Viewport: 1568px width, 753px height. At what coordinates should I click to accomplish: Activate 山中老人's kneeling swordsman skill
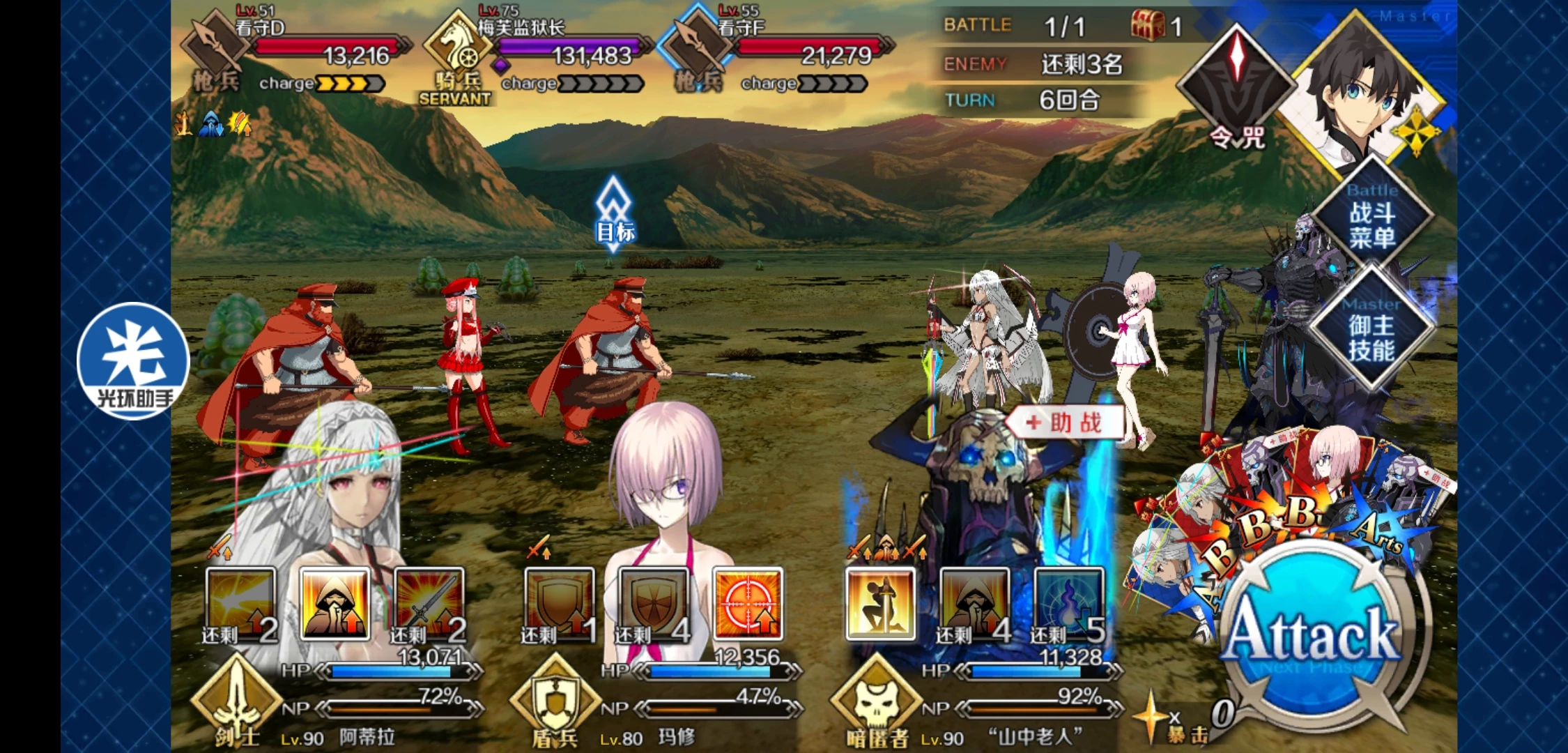click(880, 604)
